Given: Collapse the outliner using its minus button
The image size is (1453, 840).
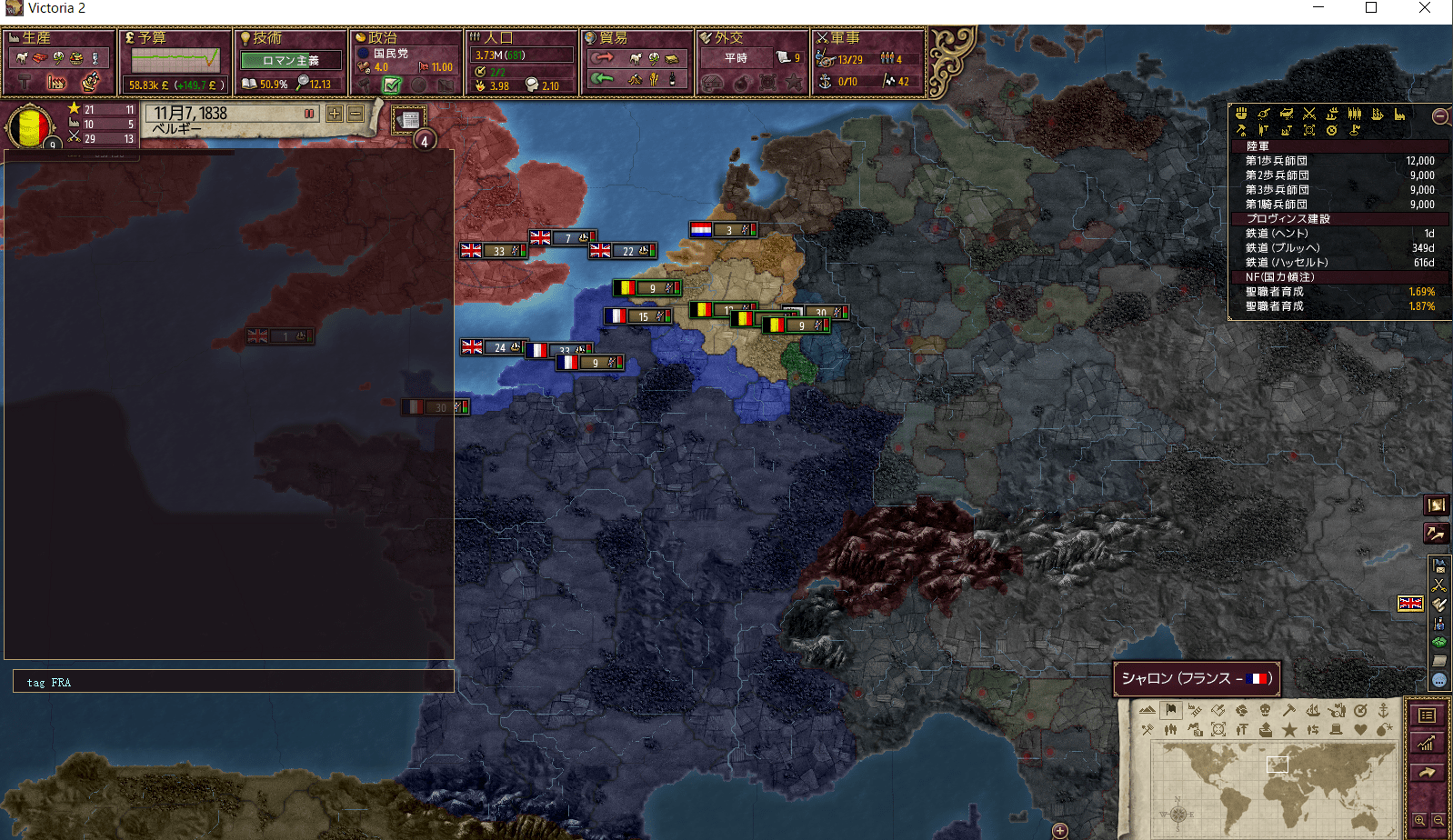Looking at the screenshot, I should tap(1439, 116).
